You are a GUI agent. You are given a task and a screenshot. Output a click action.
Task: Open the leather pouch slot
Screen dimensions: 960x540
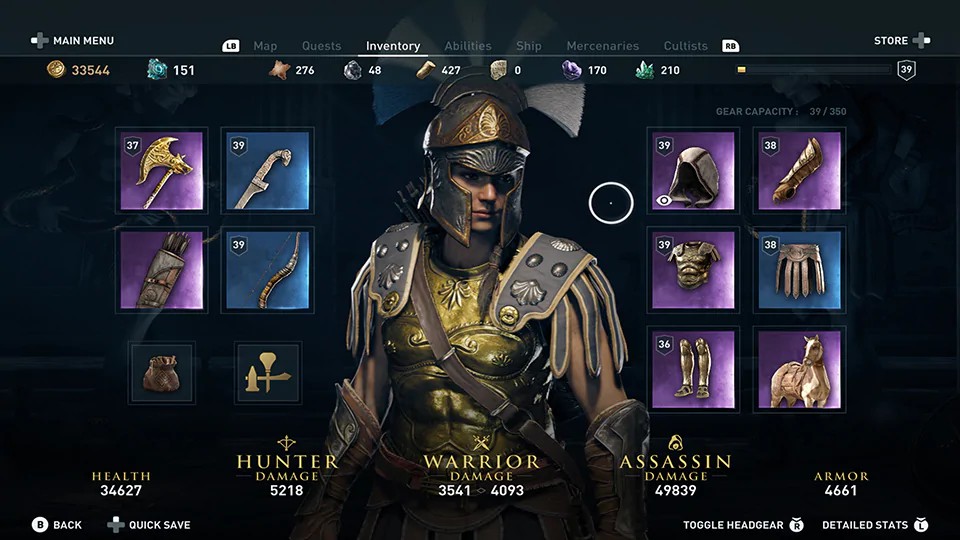[161, 372]
